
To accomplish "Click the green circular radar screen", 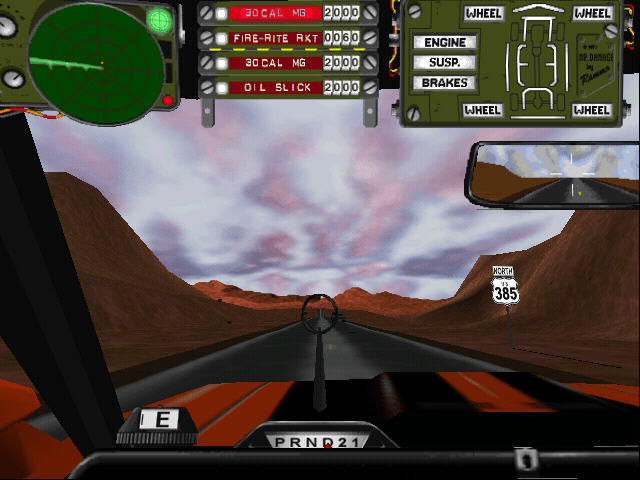I will [95, 62].
